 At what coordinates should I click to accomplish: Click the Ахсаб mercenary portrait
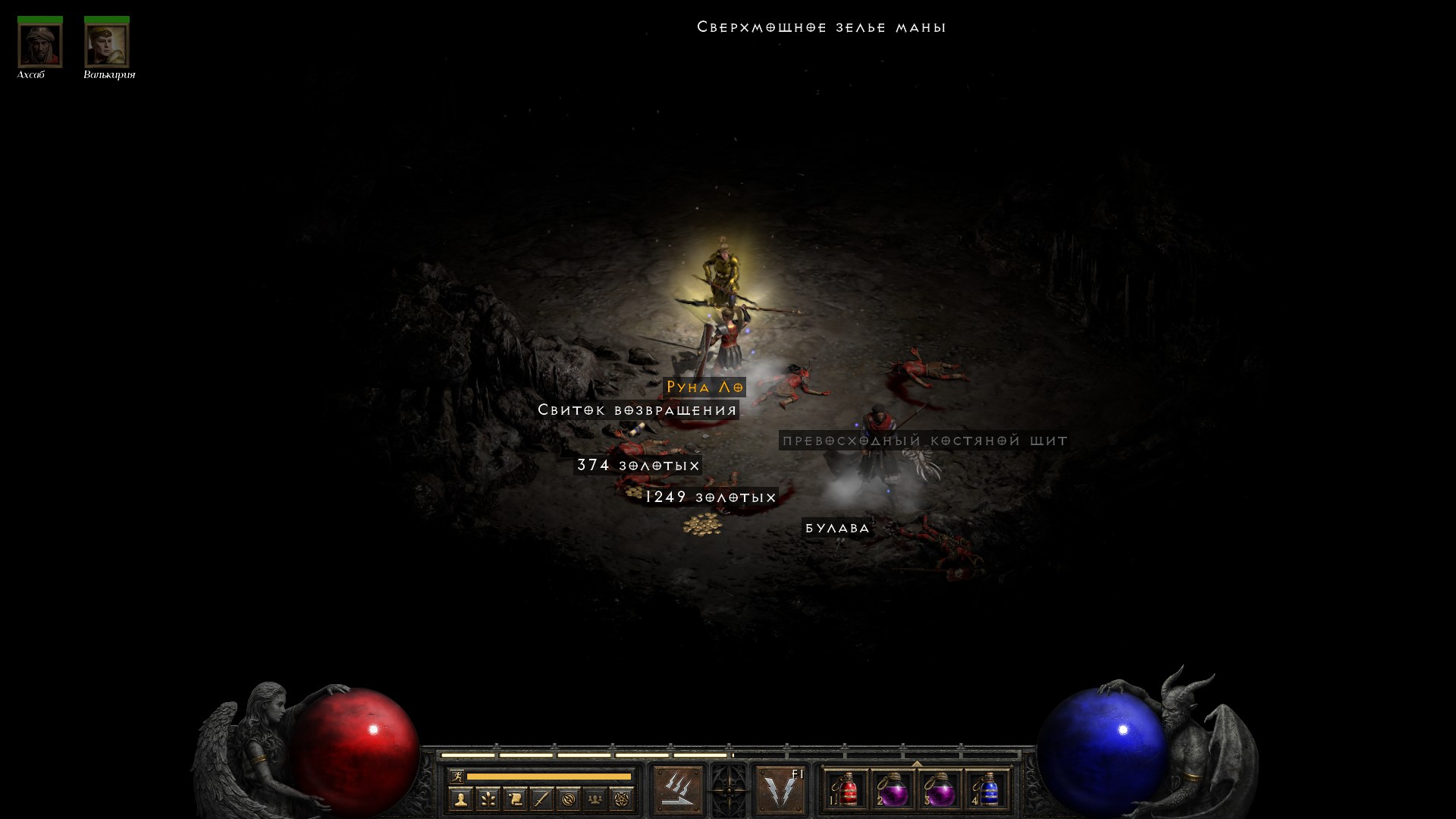tap(39, 45)
